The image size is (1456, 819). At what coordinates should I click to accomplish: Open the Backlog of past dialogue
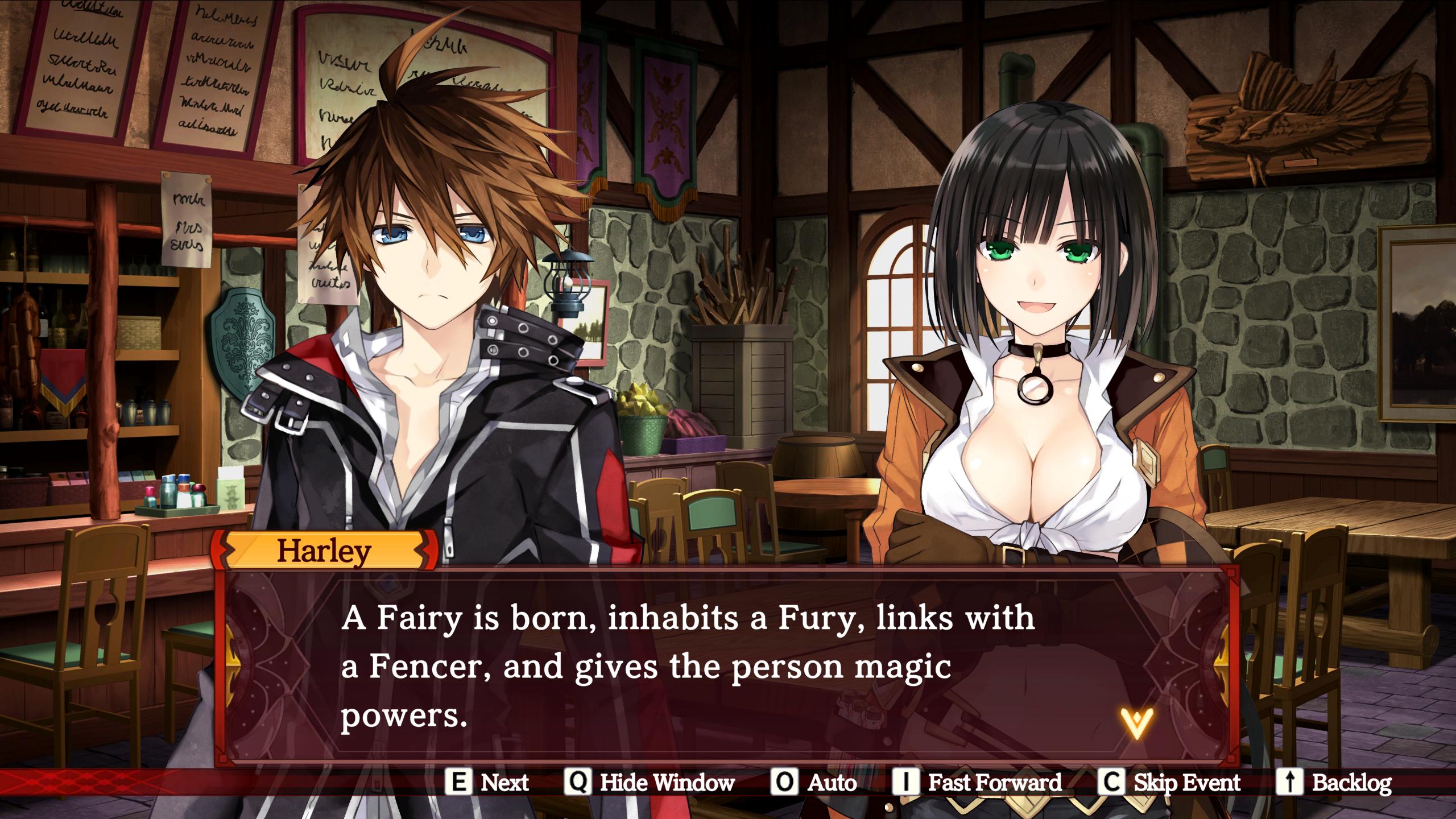pos(1334,783)
